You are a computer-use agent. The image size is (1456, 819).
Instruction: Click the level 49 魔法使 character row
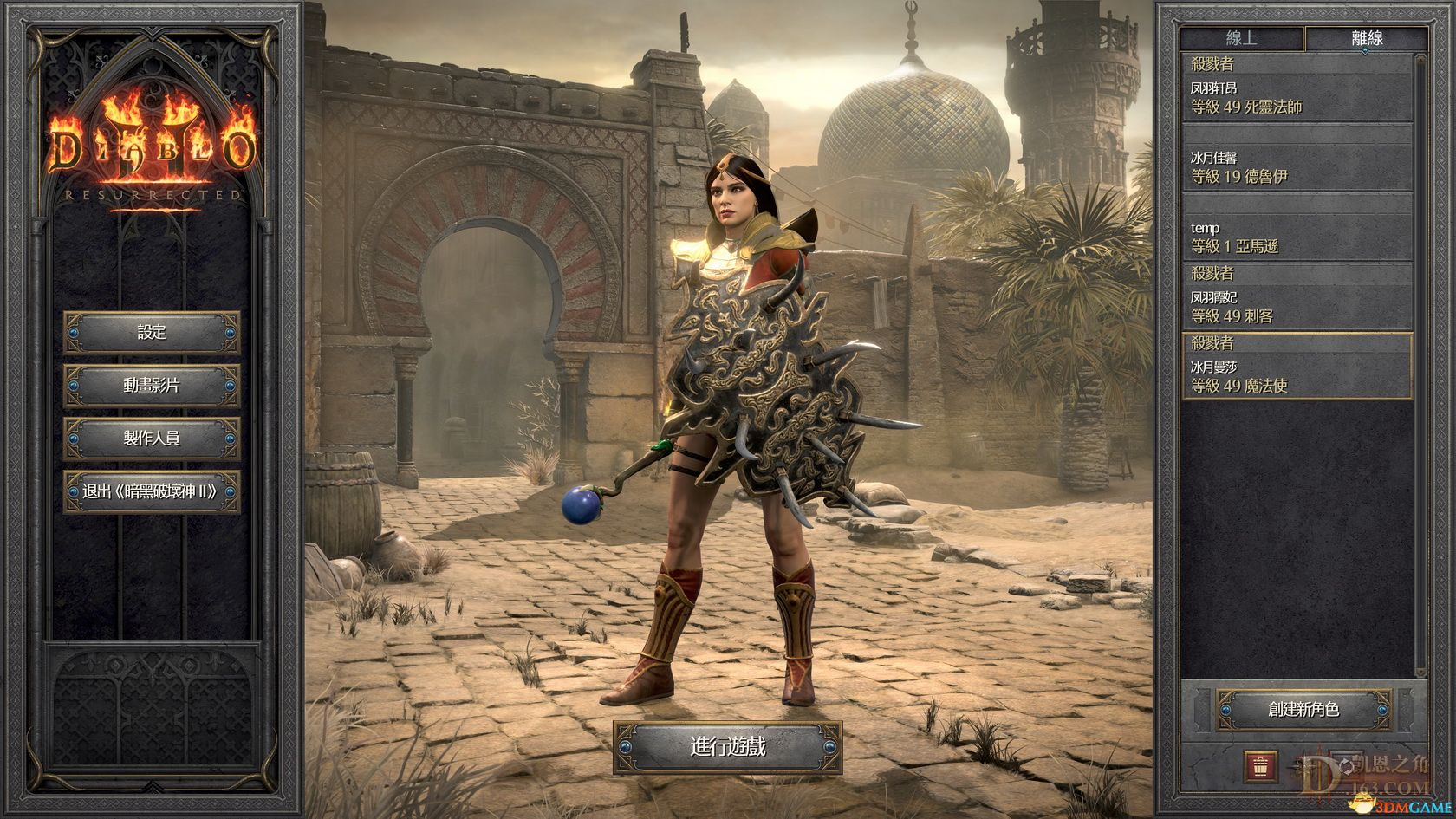[1297, 377]
